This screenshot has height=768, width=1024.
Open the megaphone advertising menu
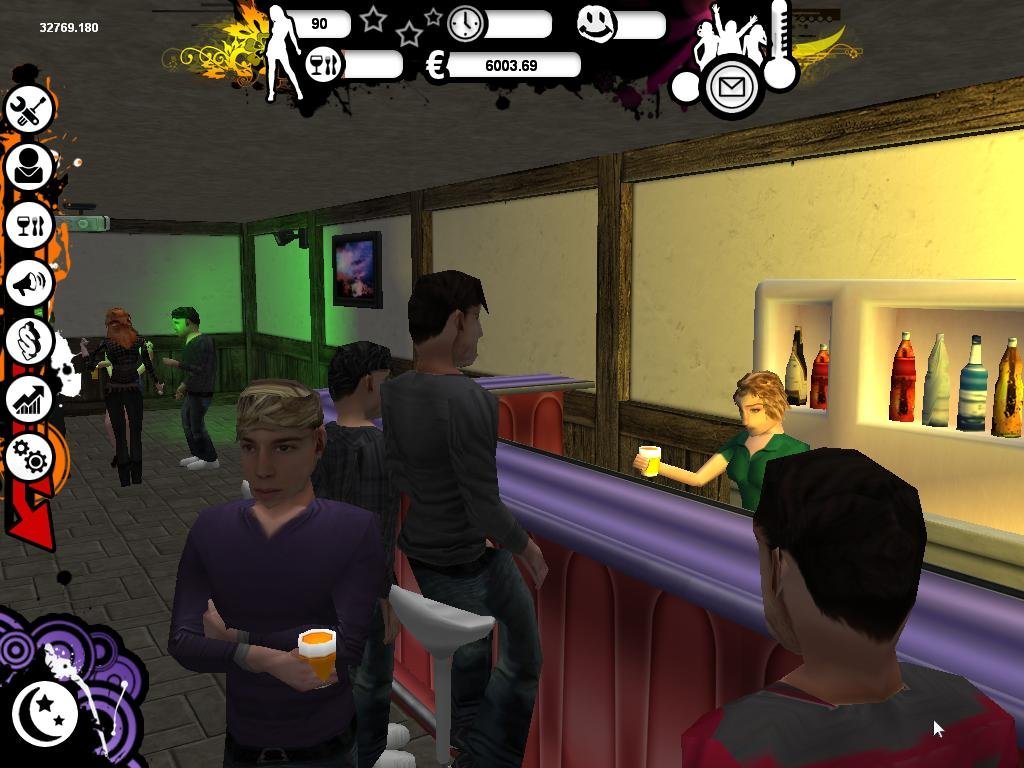(x=29, y=283)
